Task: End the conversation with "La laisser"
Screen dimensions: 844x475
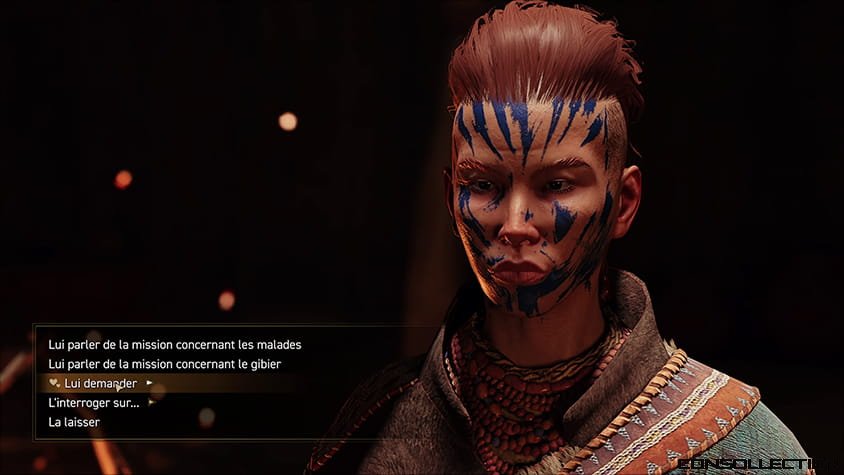Action: (x=74, y=422)
